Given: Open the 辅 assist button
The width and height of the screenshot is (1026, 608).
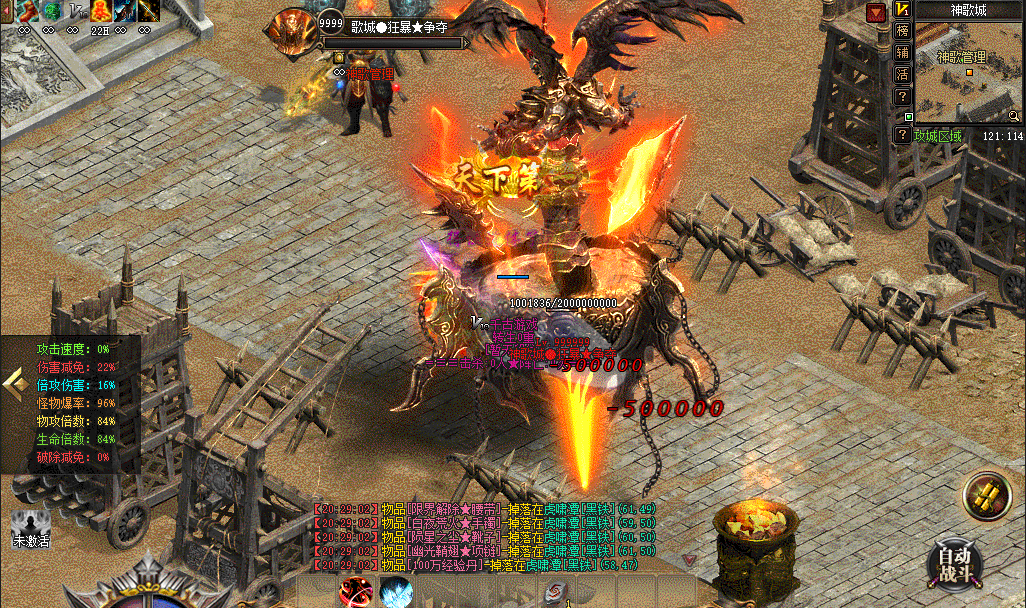Looking at the screenshot, I should 903,53.
